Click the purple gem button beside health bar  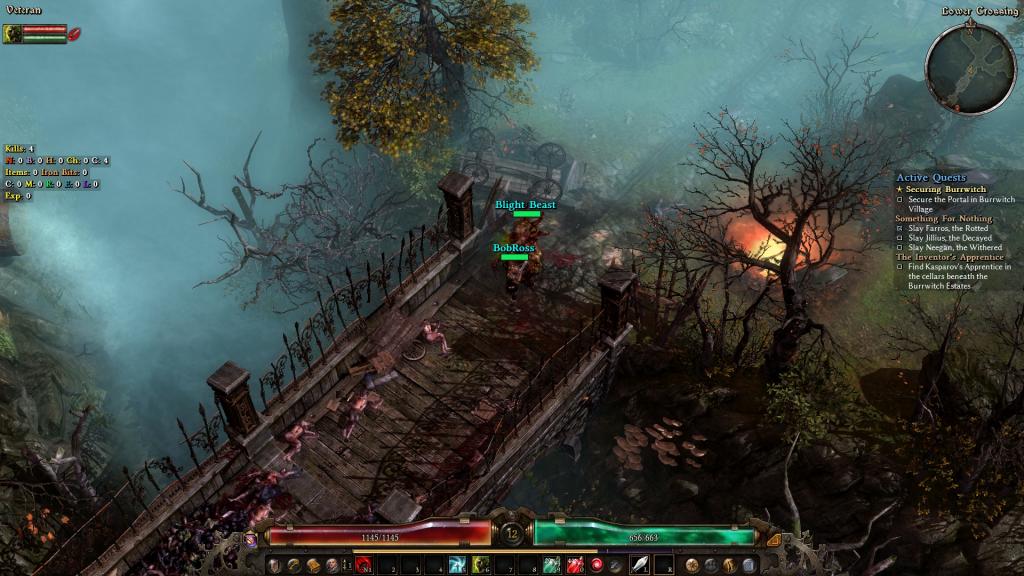pos(250,539)
